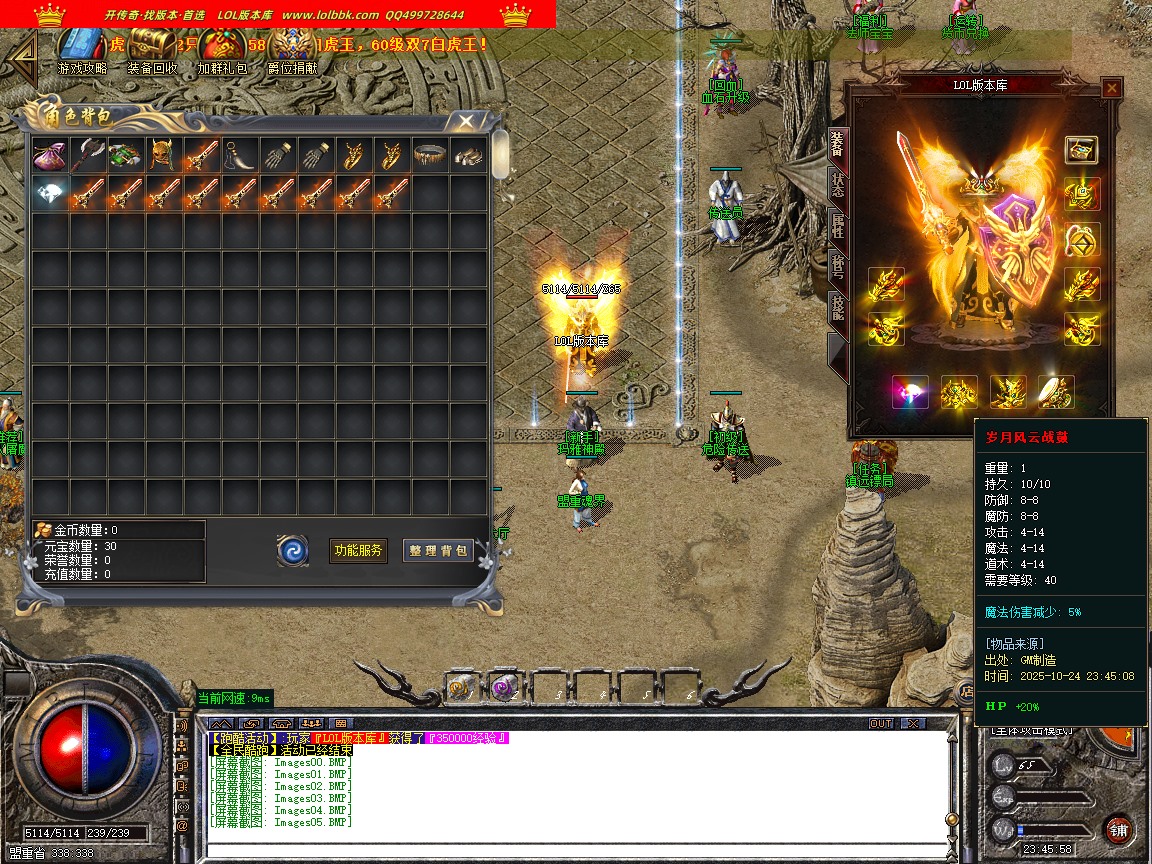This screenshot has height=864, width=1152.
Task: Pick the golden horned helmet item
Action: [x=164, y=156]
